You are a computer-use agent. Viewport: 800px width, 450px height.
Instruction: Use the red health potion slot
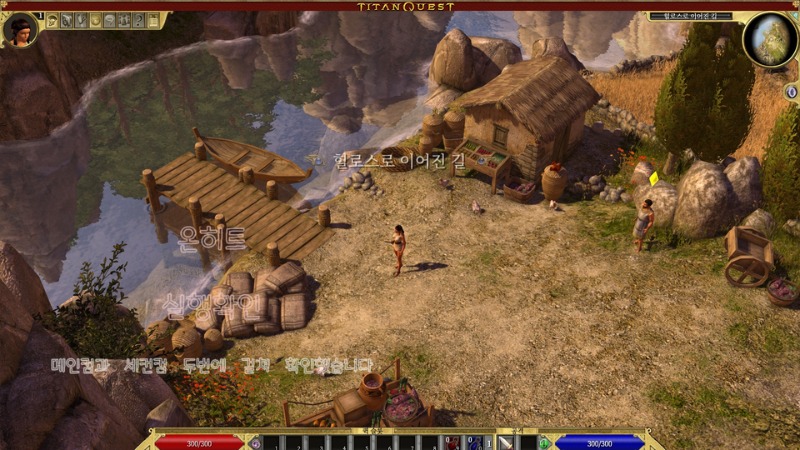[x=453, y=442]
